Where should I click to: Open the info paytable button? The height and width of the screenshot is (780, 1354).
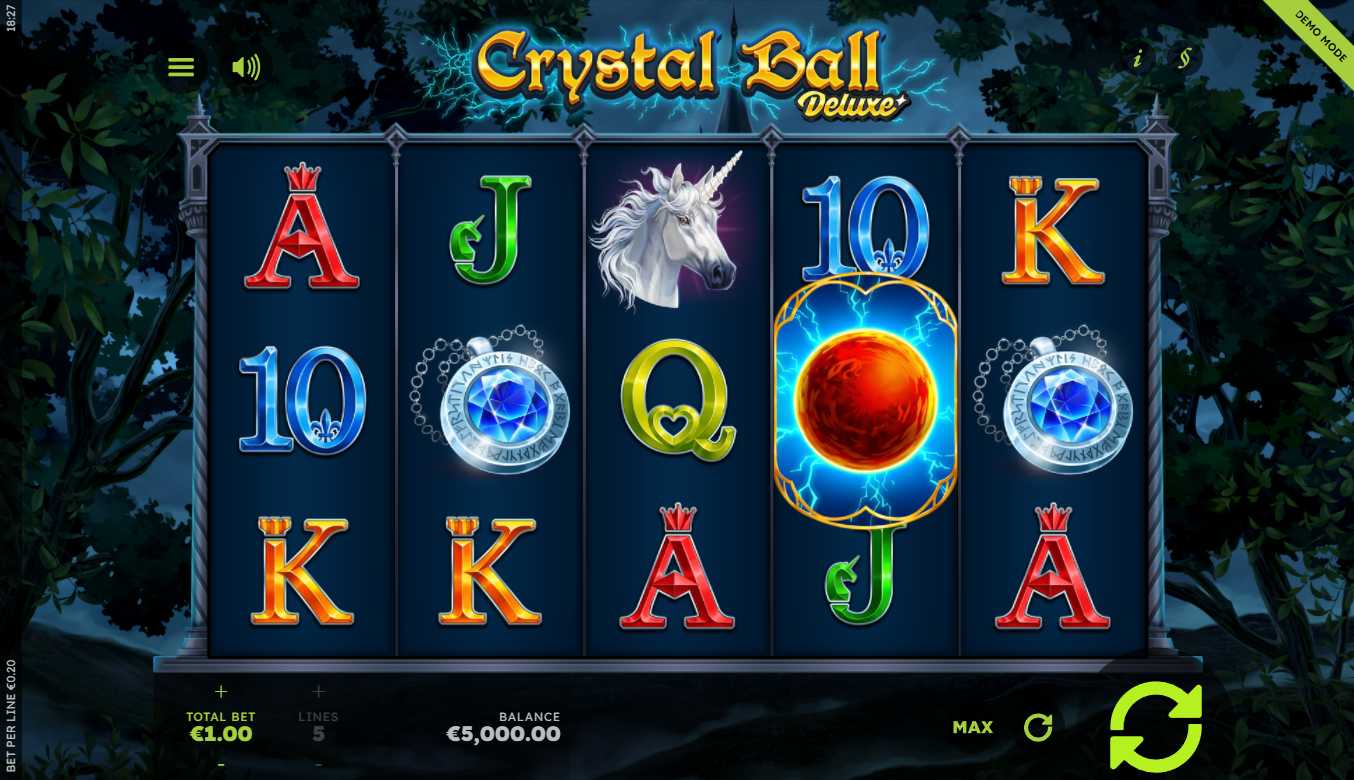[1137, 59]
